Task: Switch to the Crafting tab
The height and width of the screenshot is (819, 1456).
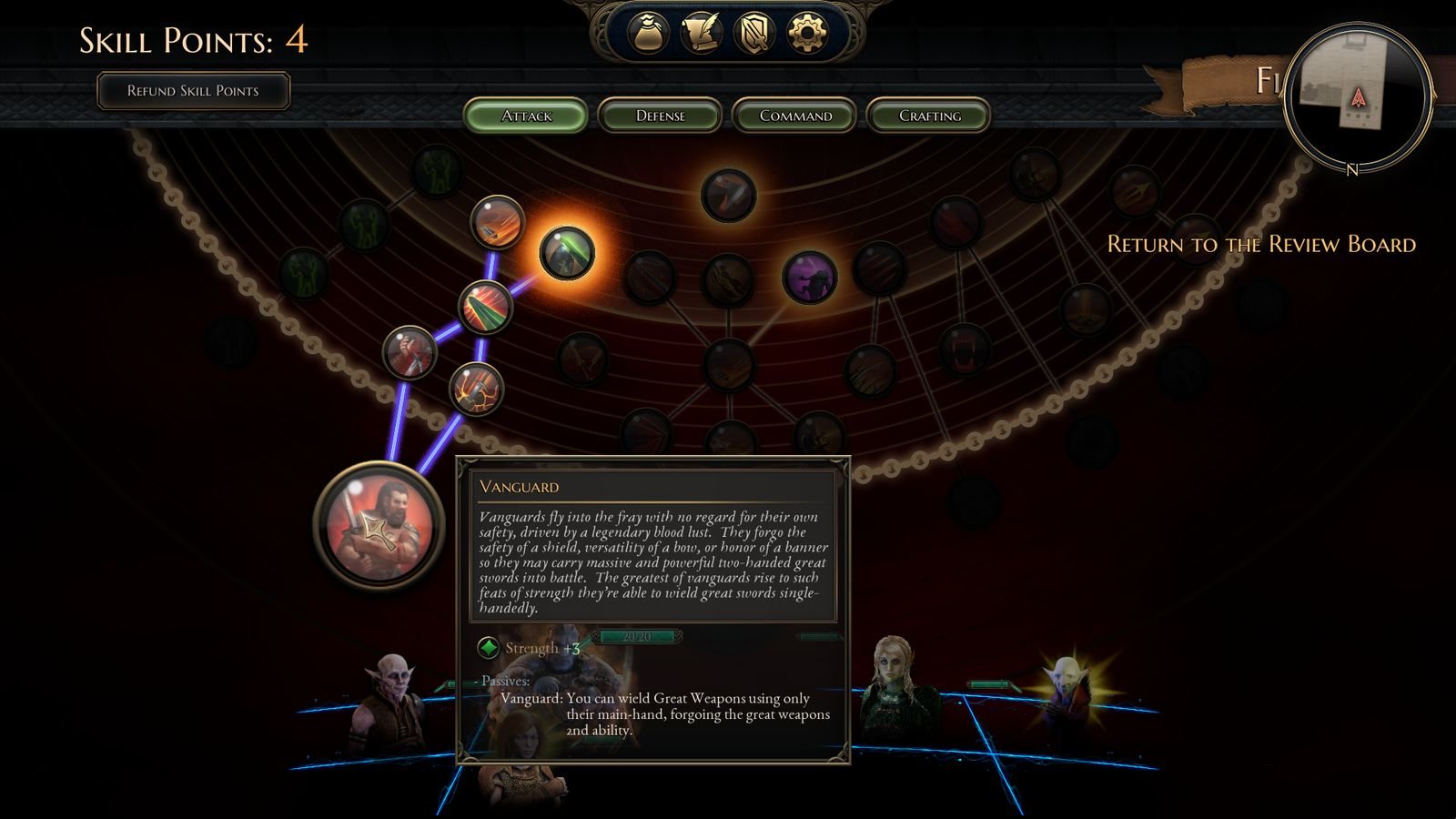Action: [929, 116]
